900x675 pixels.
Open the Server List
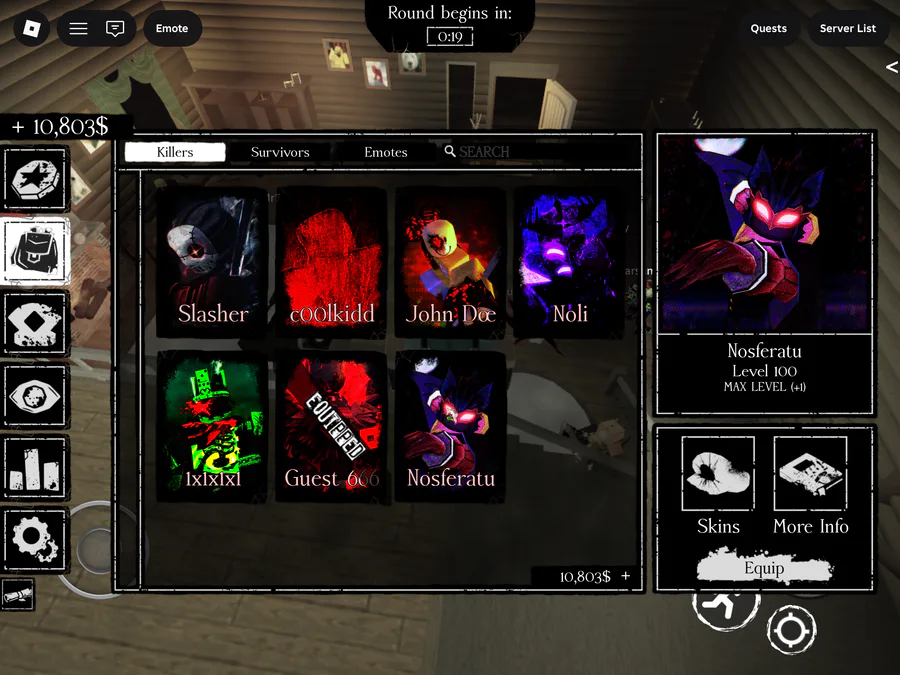click(x=847, y=28)
